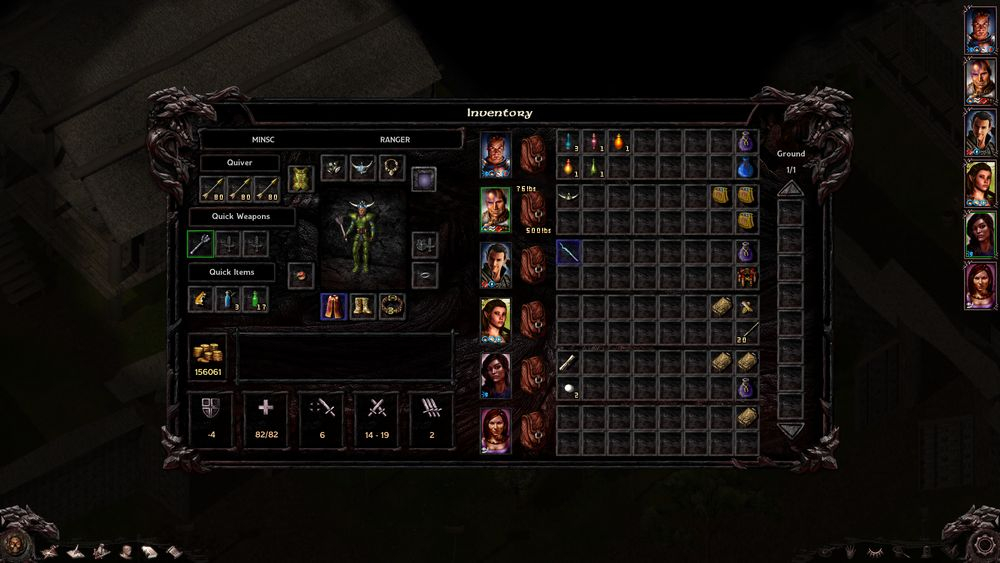Select the equipped red cloak slot
Image resolution: width=1000 pixels, height=563 pixels.
pyautogui.click(x=334, y=305)
